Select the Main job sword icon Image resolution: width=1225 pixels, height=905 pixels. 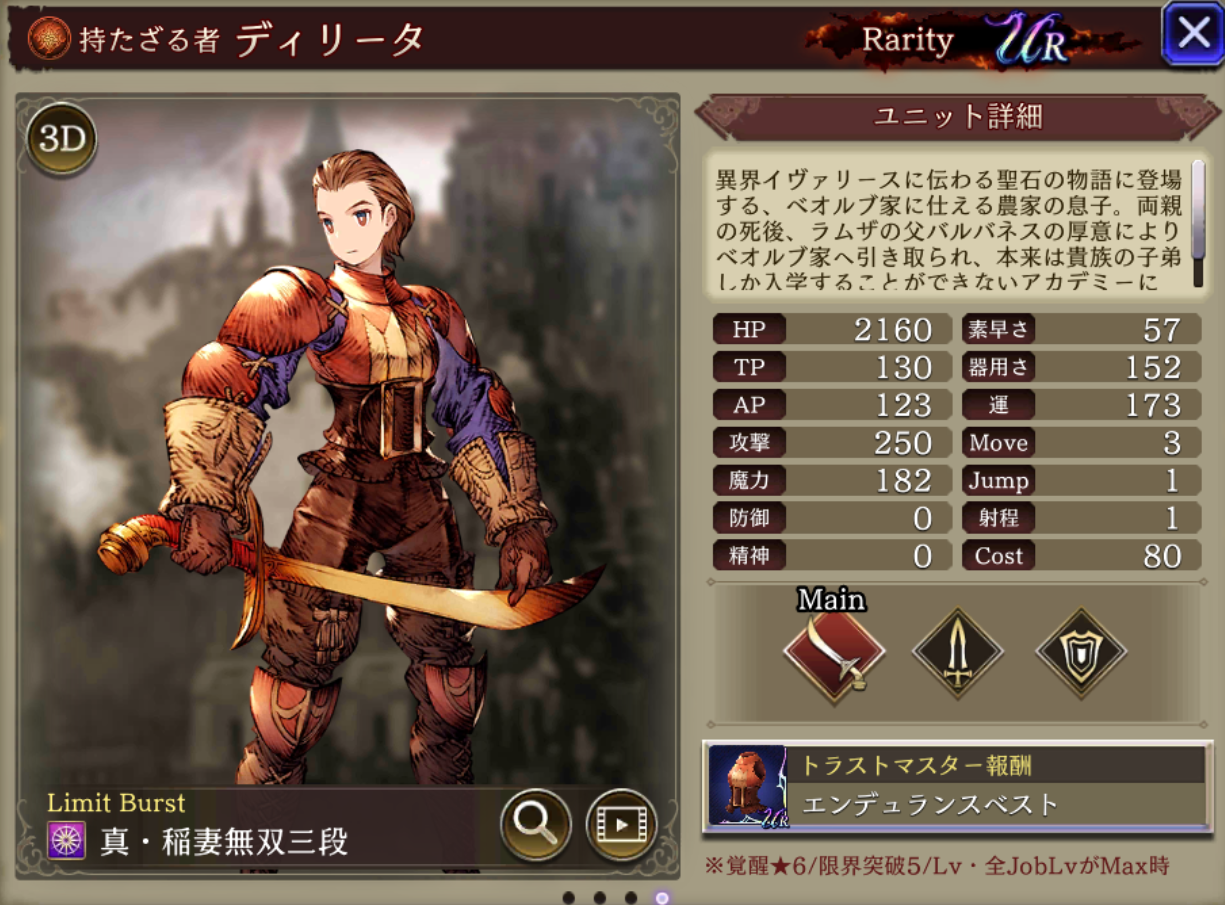[x=834, y=655]
